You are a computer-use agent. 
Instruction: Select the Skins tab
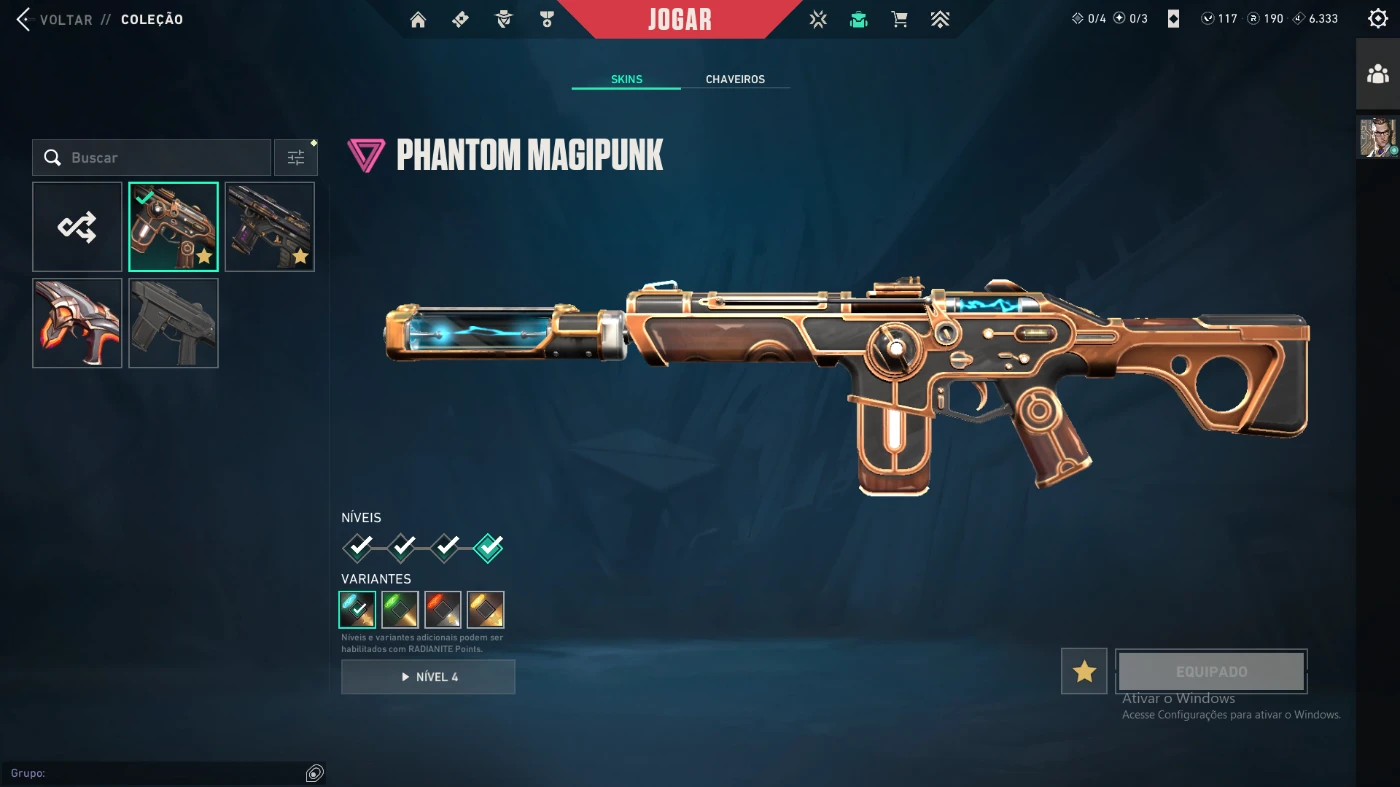coord(626,79)
